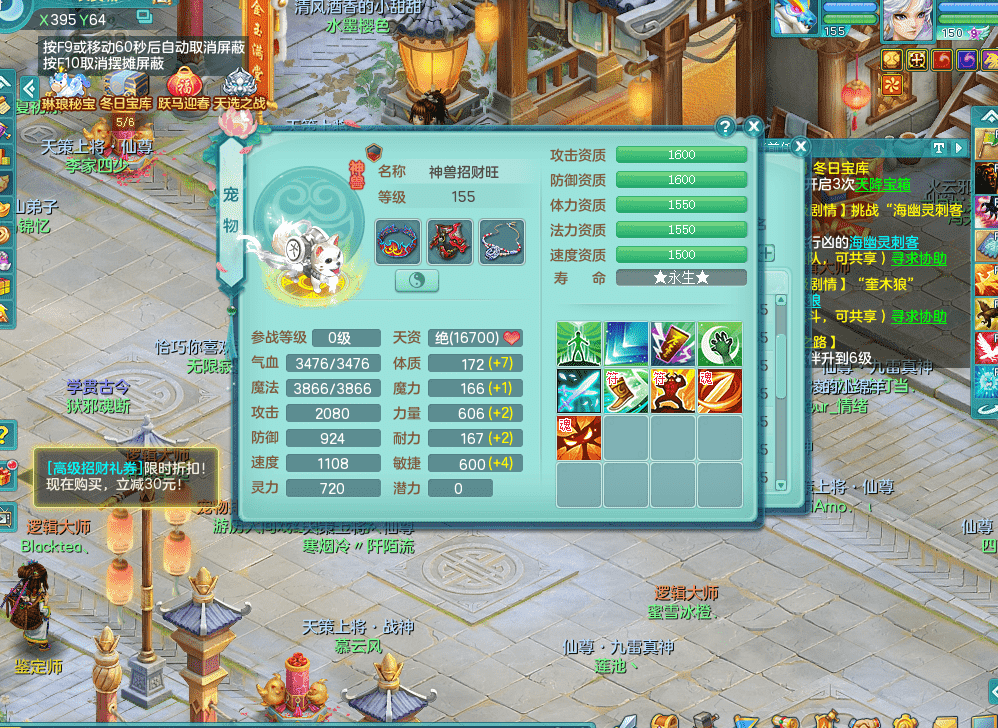The width and height of the screenshot is (998, 728).
Task: Open the 冬日宝库 treasure chest event
Action: (x=126, y=88)
